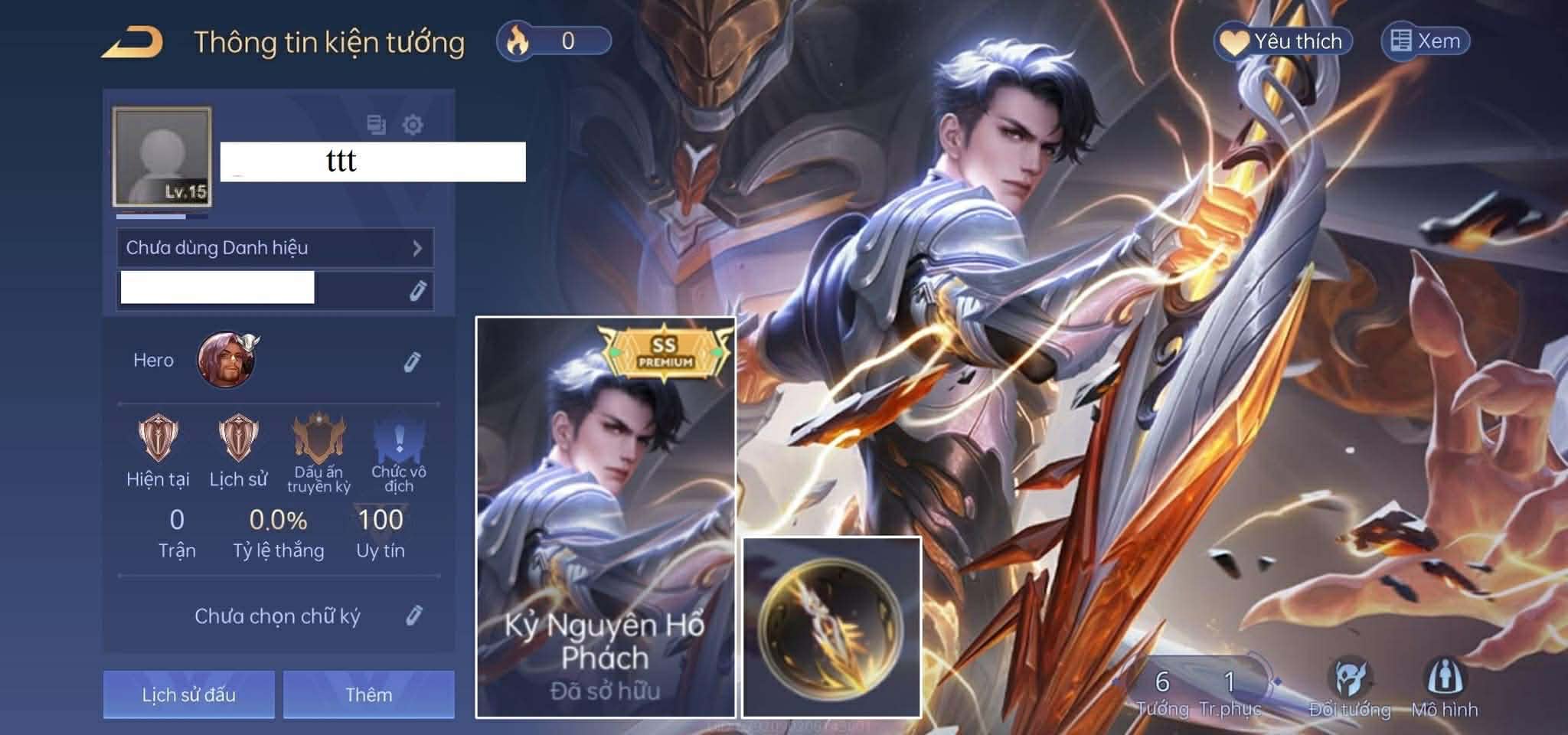Select the Kỷ Nguyên Hổ Phách skin card
Screen dimensions: 1568x735
coord(606,517)
